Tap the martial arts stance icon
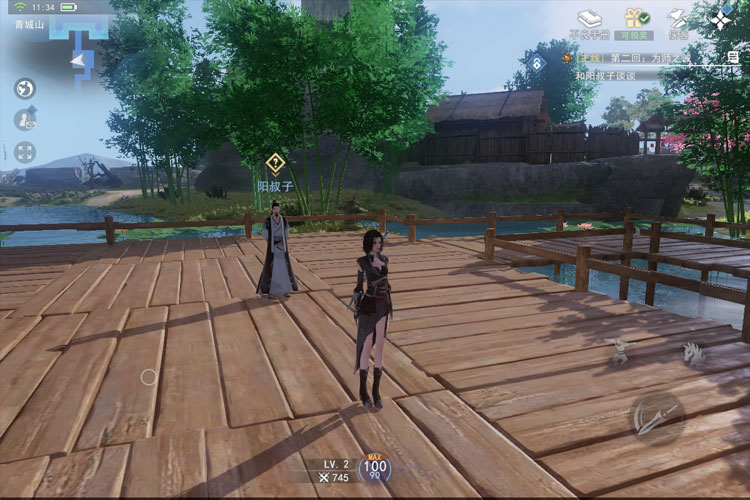The height and width of the screenshot is (500, 750). pyautogui.click(x=620, y=351)
